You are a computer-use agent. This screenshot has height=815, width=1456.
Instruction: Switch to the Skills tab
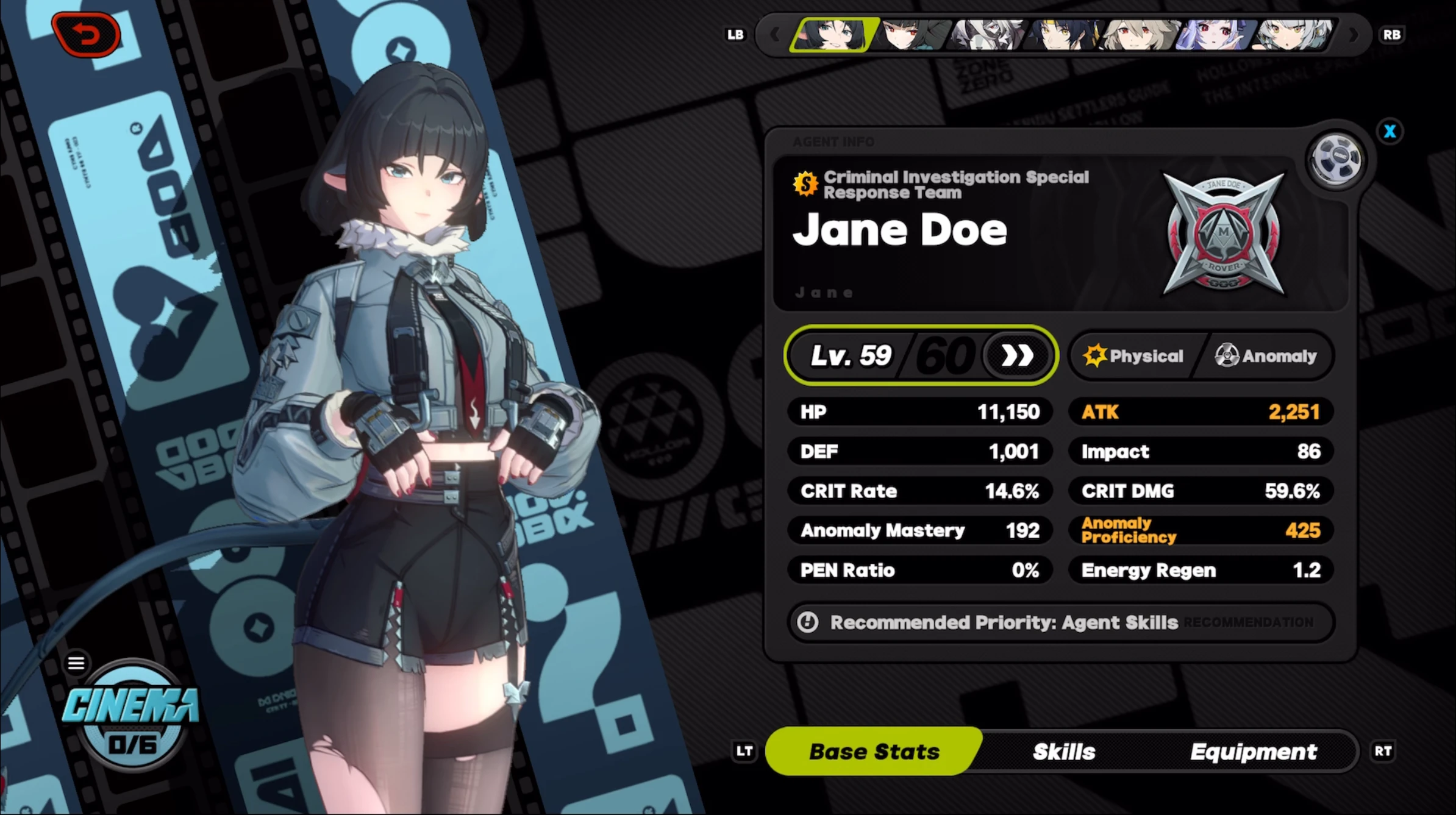click(x=1062, y=751)
